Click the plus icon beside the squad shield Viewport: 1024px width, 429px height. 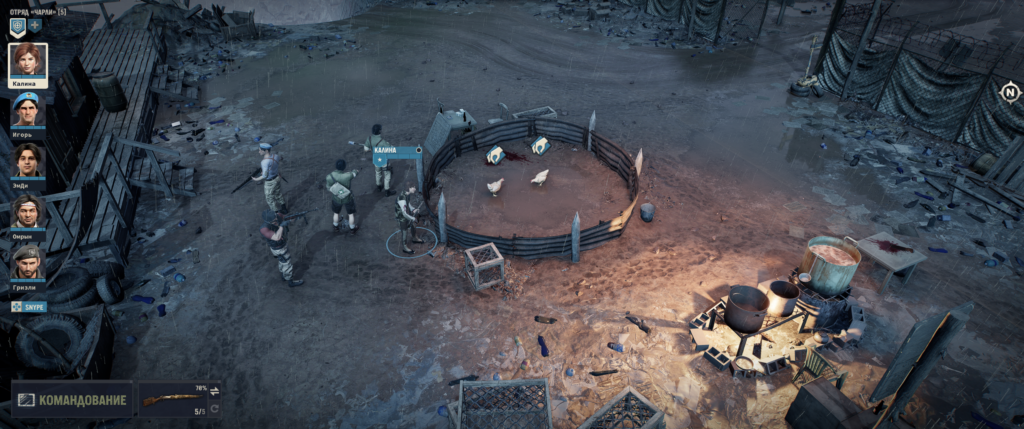35,25
